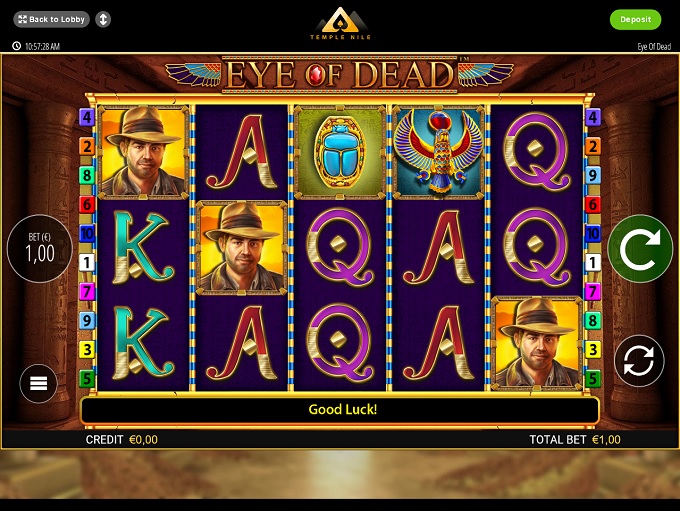
Task: Toggle fullscreen arrows icon beside lobby button
Action: coord(104,19)
